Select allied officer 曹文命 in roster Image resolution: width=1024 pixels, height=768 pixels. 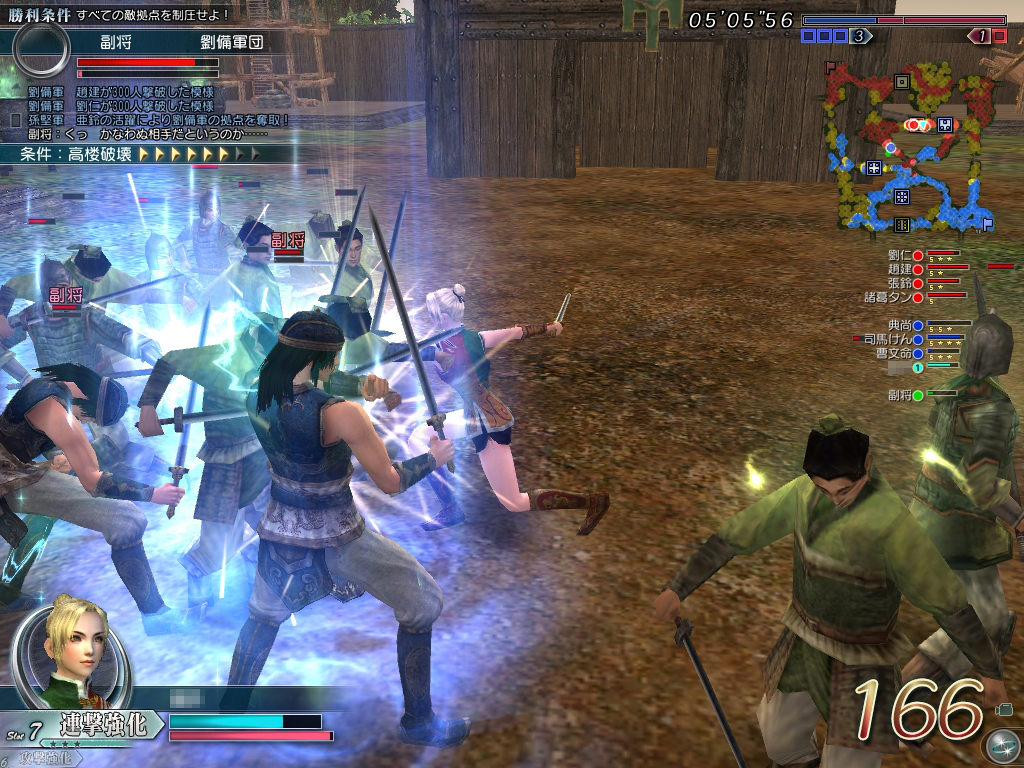898,354
